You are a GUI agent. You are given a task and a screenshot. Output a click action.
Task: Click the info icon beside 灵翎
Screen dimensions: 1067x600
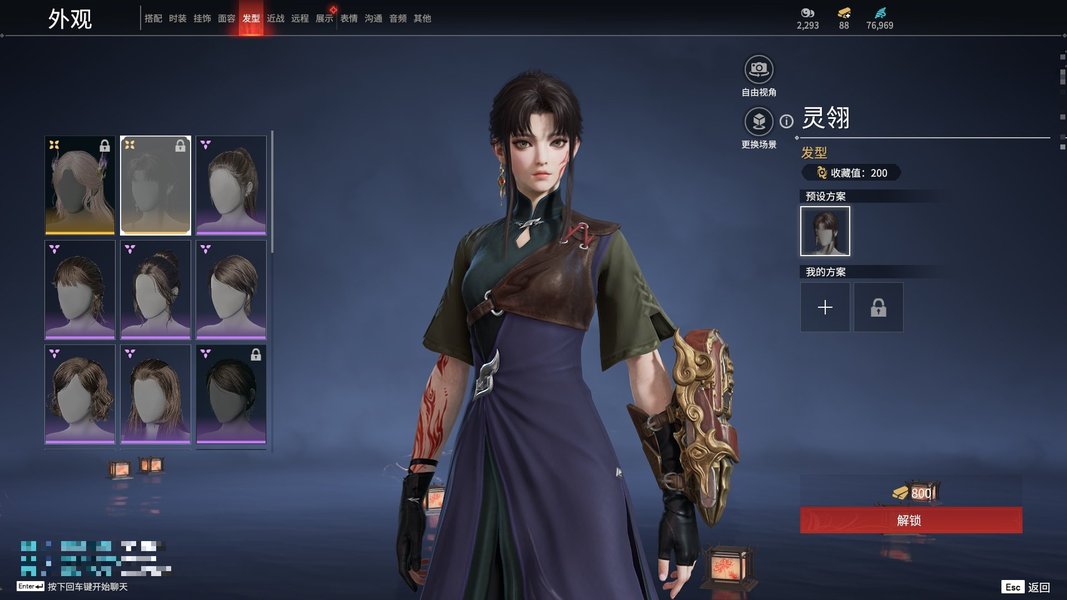point(786,121)
